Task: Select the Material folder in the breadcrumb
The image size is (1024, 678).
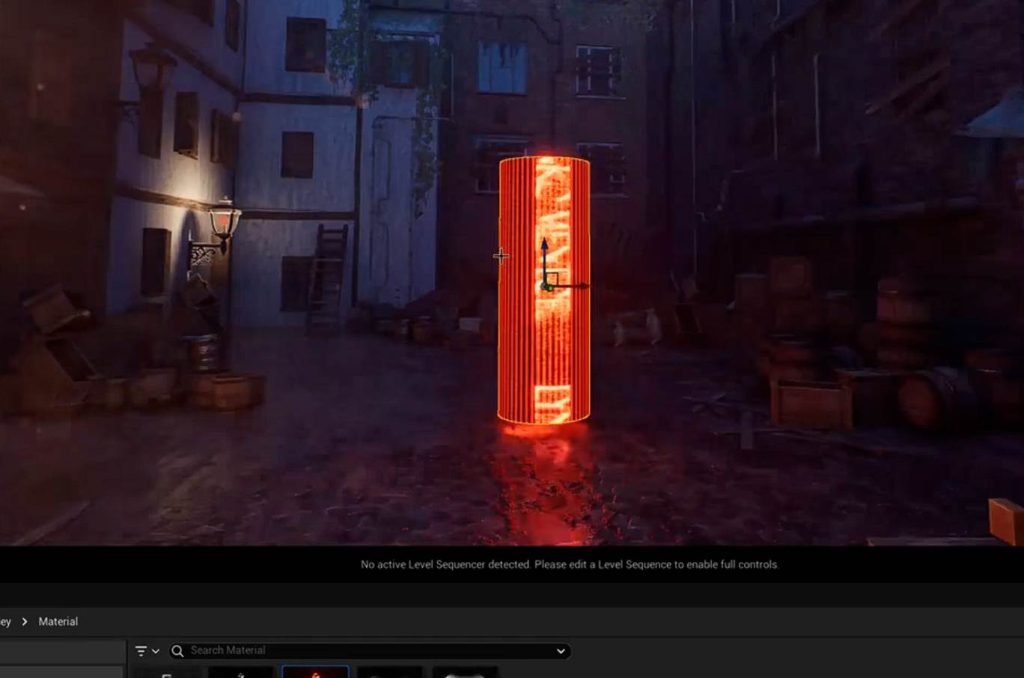Action: (x=58, y=622)
